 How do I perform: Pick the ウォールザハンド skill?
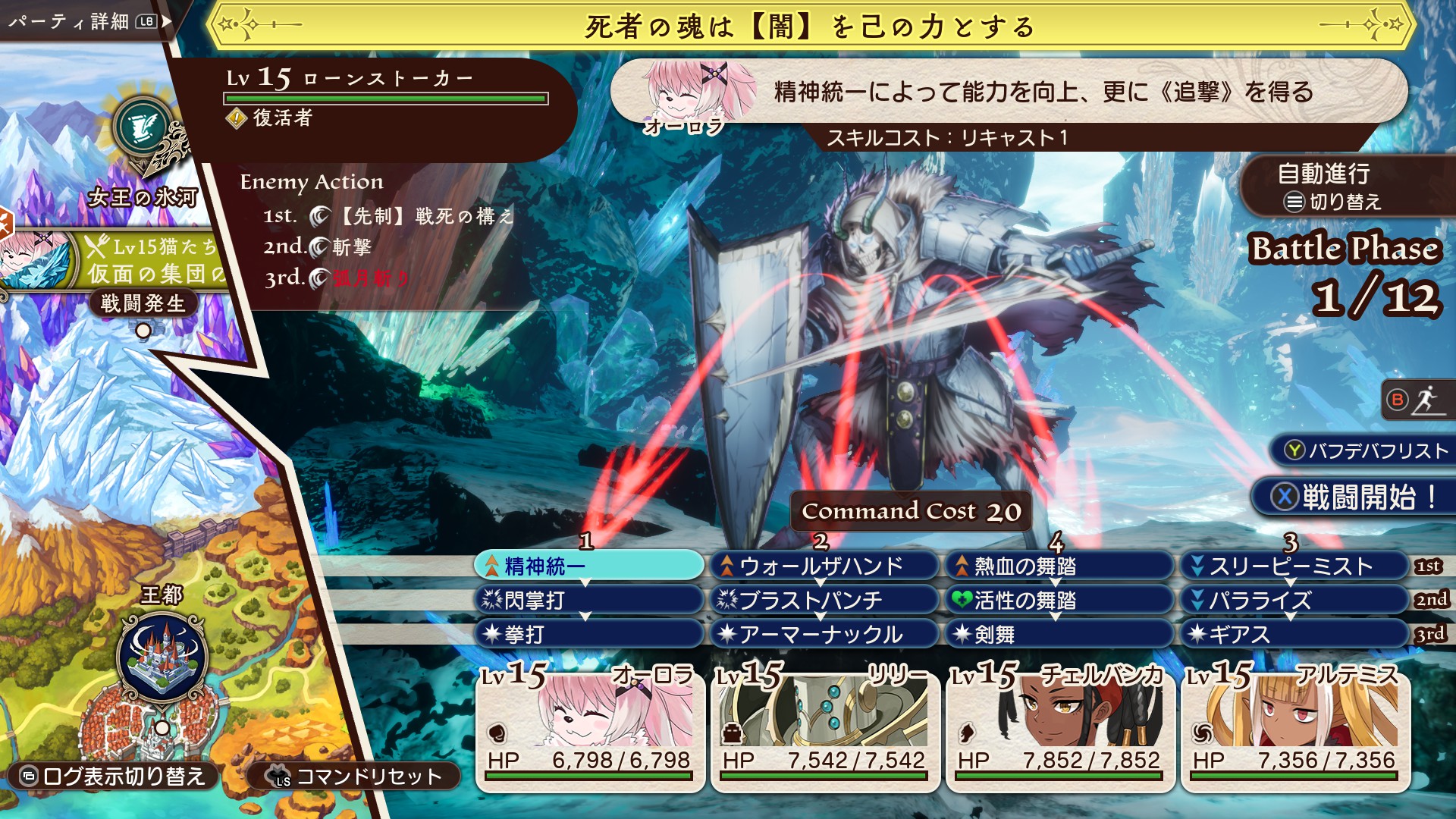824,566
